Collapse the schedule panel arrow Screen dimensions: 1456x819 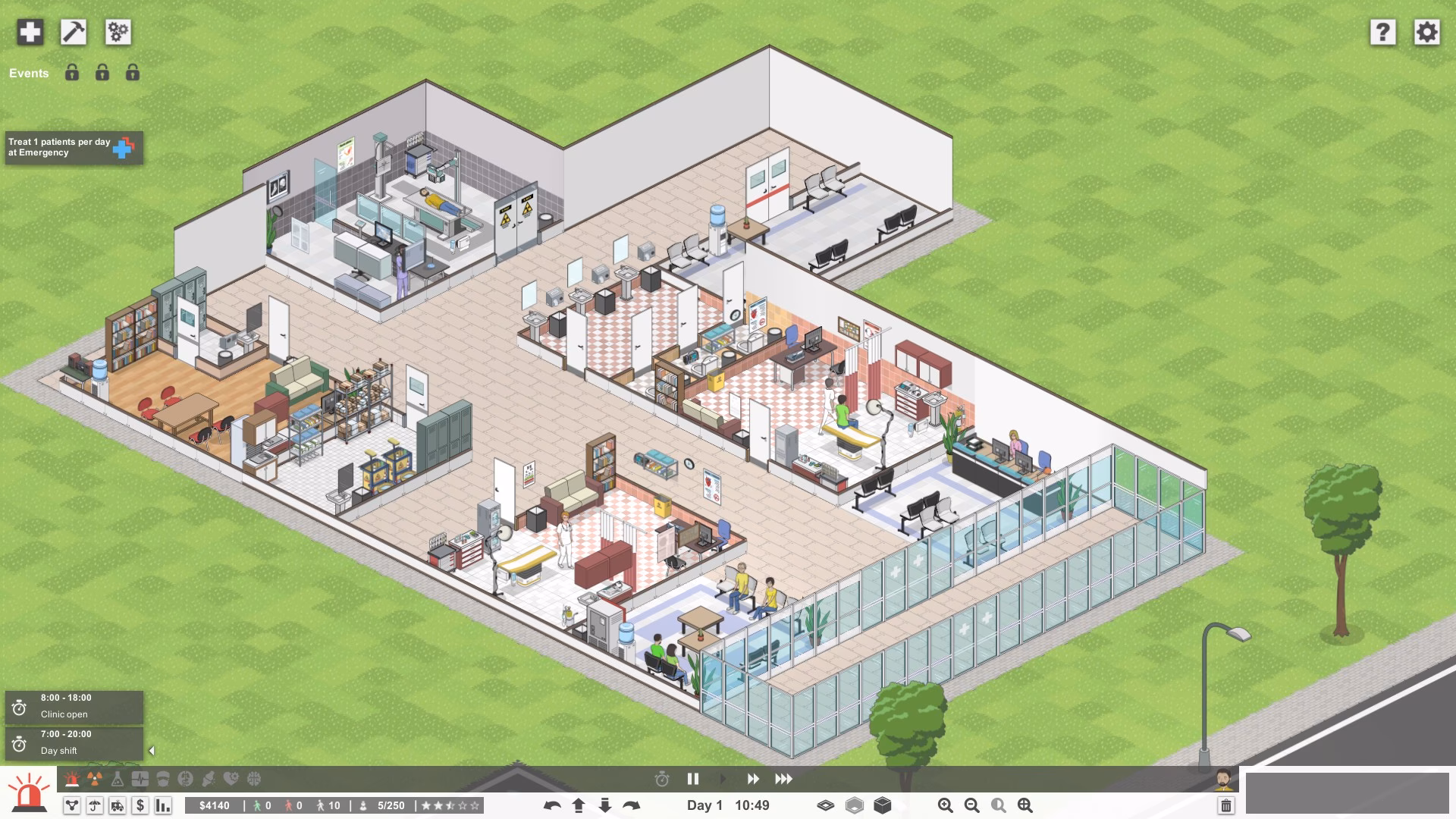pyautogui.click(x=152, y=751)
